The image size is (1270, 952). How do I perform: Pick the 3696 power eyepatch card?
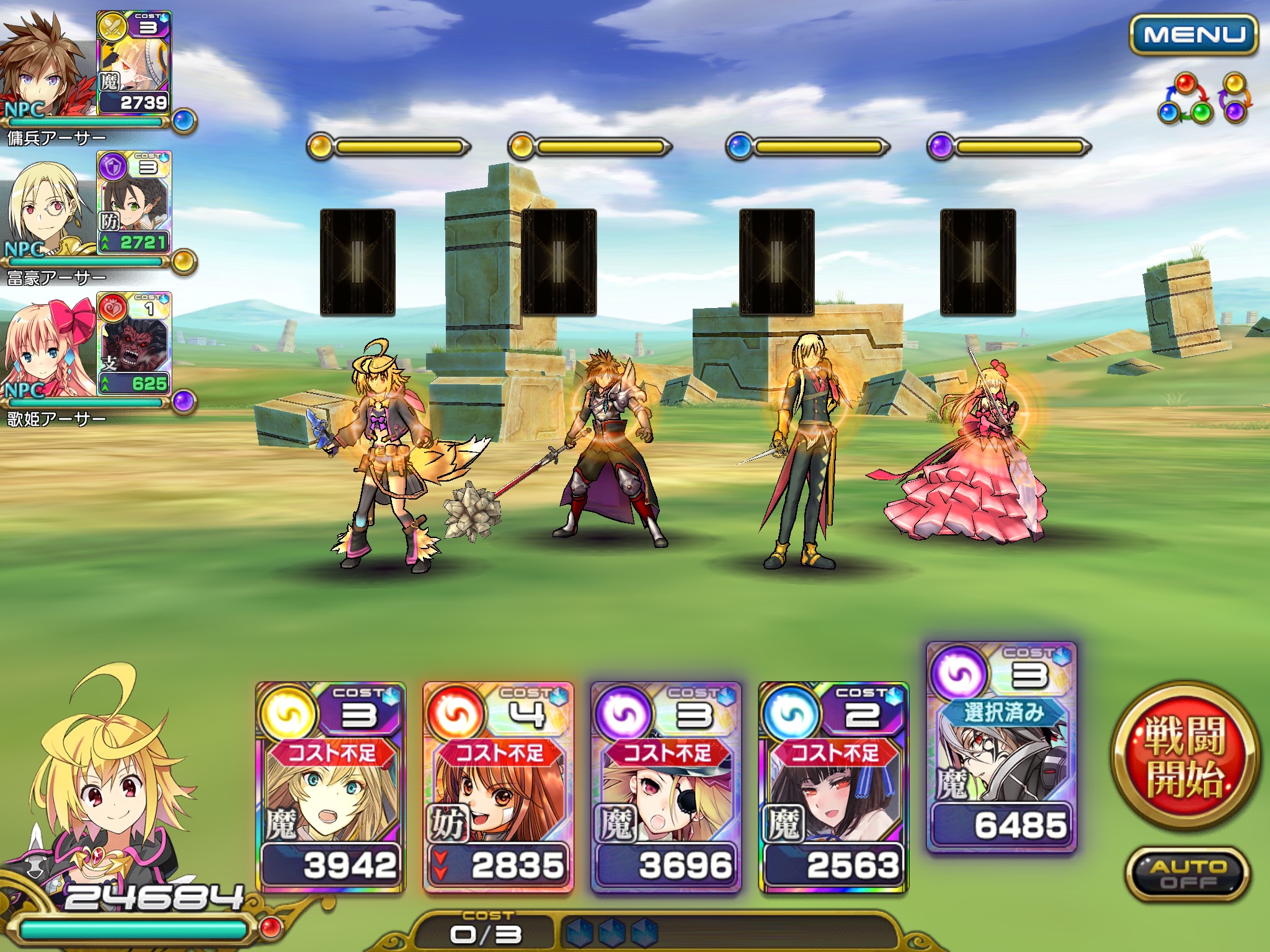(666, 787)
